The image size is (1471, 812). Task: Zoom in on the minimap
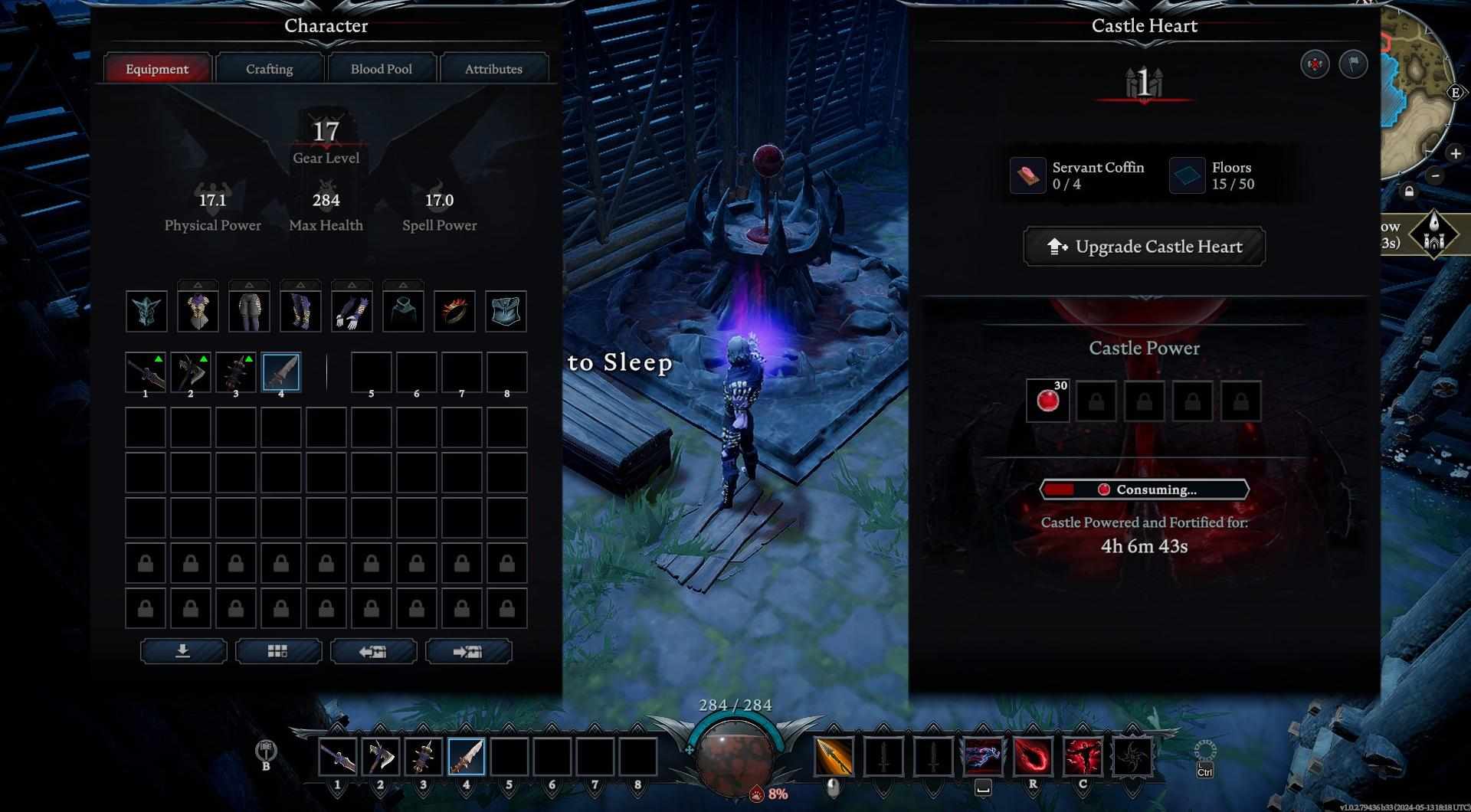[1455, 154]
